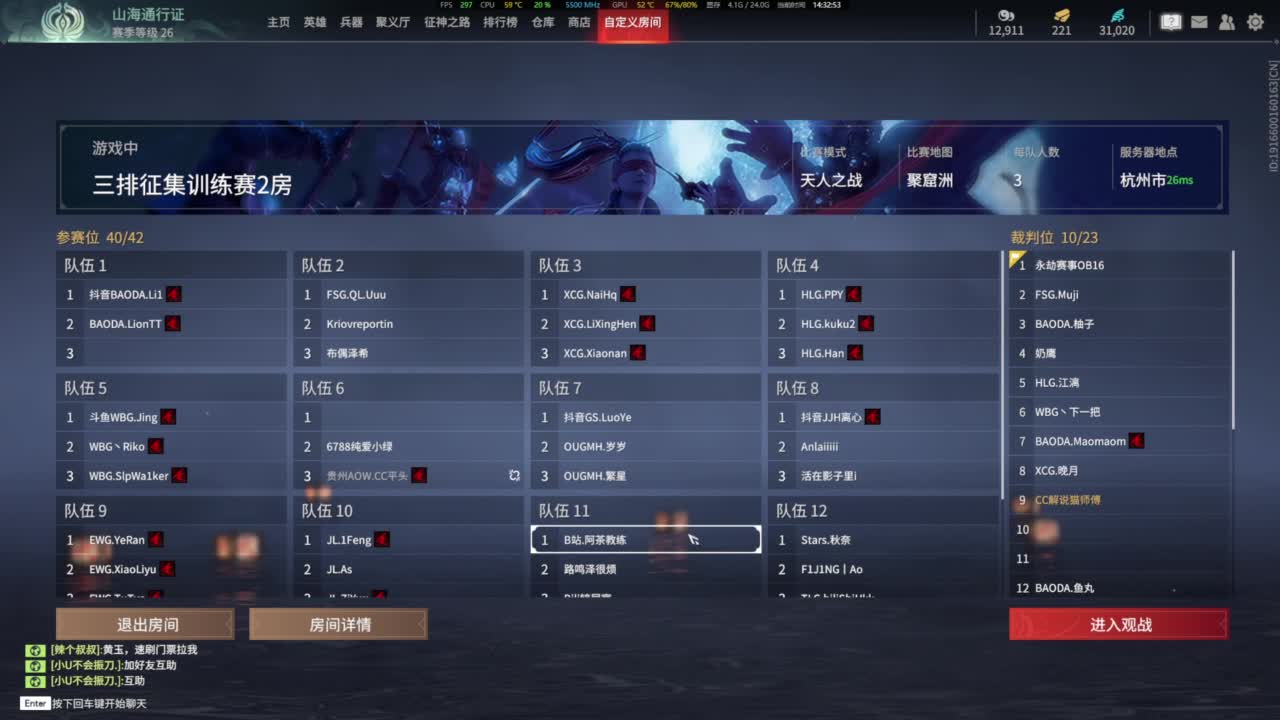Open the friends/social icon

1226,21
